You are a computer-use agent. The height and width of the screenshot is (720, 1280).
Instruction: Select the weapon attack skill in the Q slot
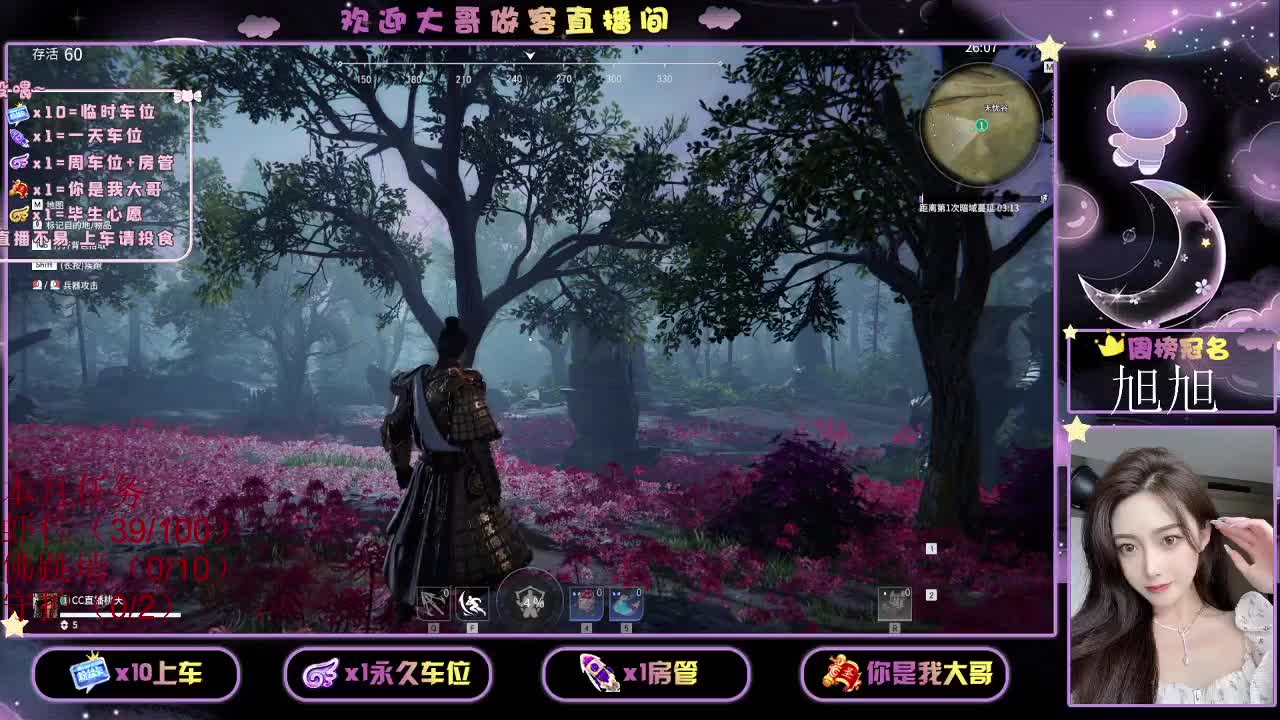coord(433,605)
